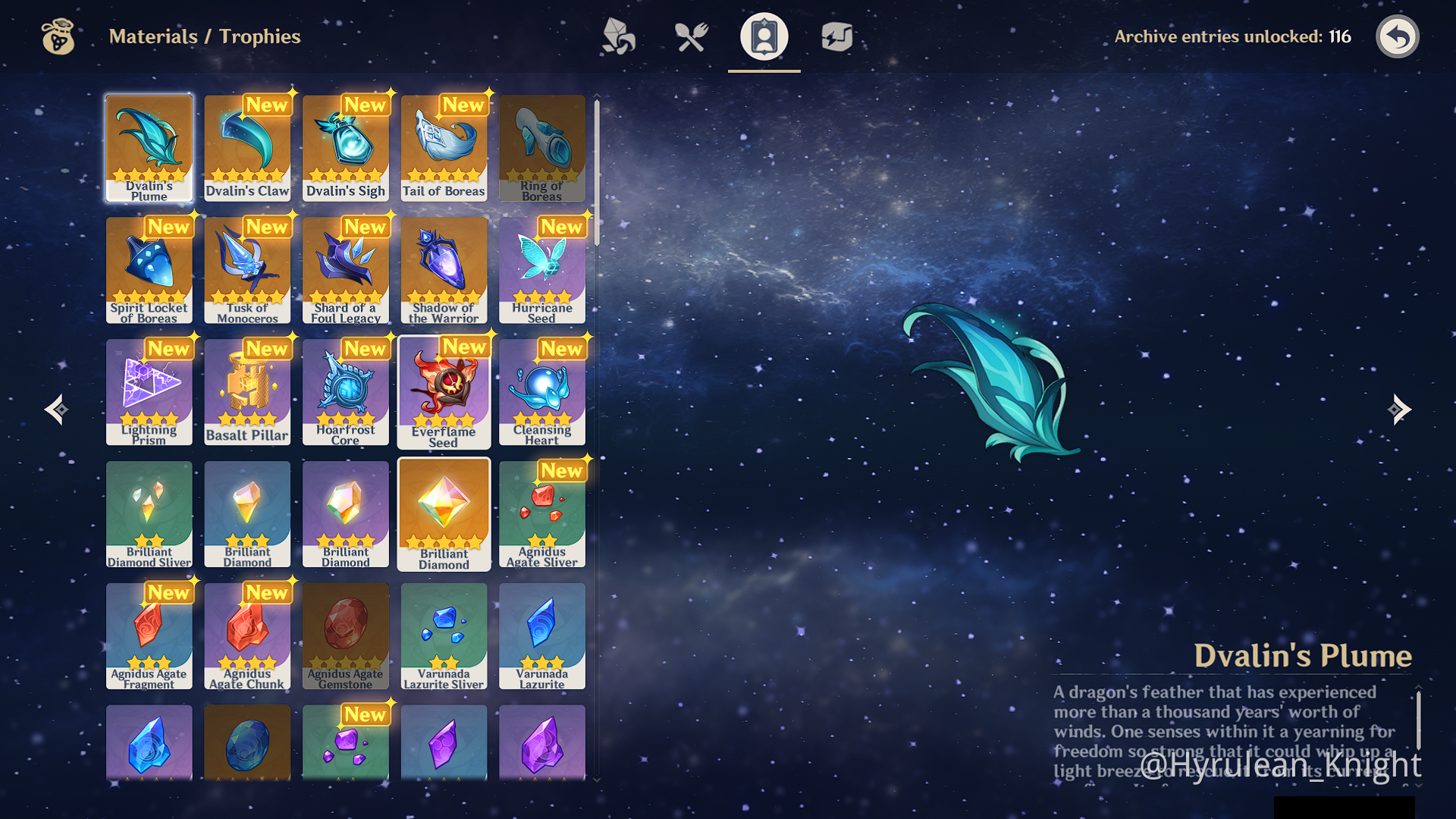The width and height of the screenshot is (1456, 819).
Task: Choose the Tusk of Monoceros material
Action: pyautogui.click(x=247, y=270)
